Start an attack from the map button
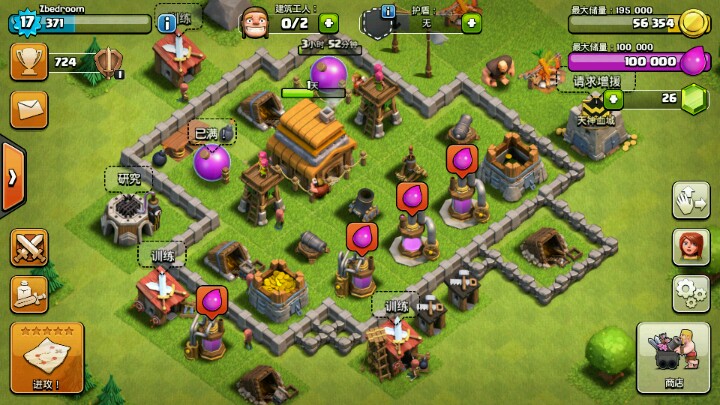 [x=46, y=357]
